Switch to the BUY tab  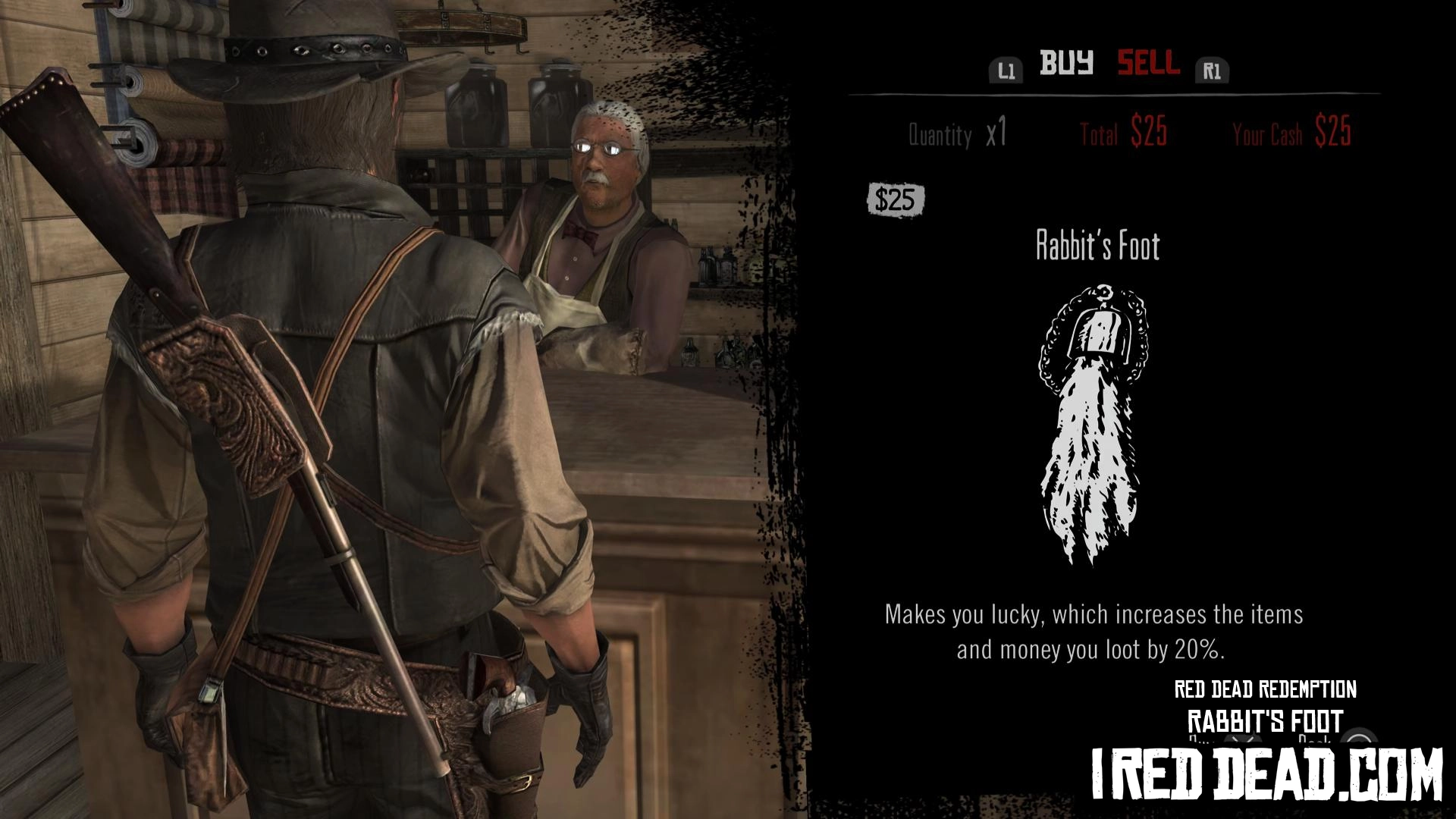click(1065, 63)
